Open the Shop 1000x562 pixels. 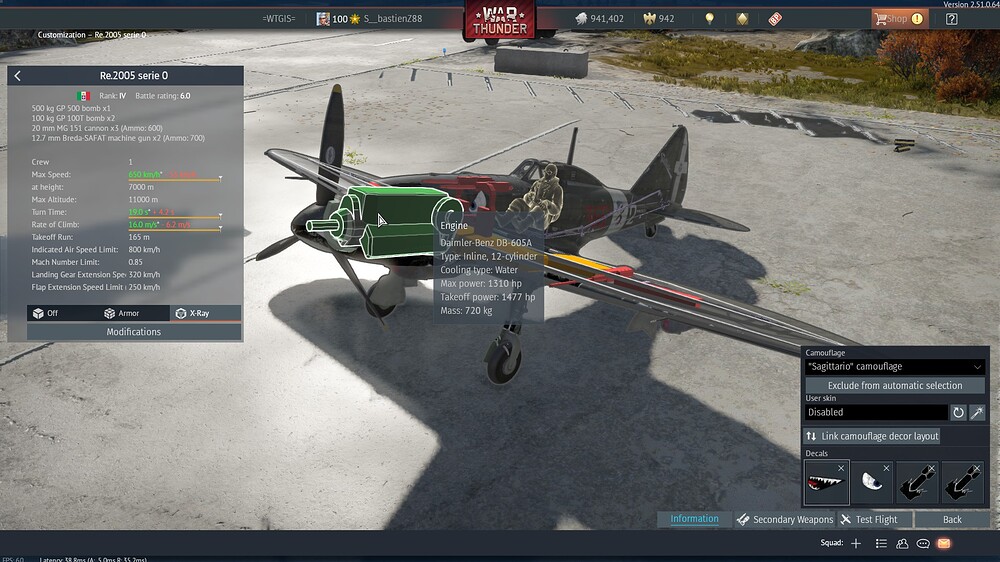[x=893, y=18]
